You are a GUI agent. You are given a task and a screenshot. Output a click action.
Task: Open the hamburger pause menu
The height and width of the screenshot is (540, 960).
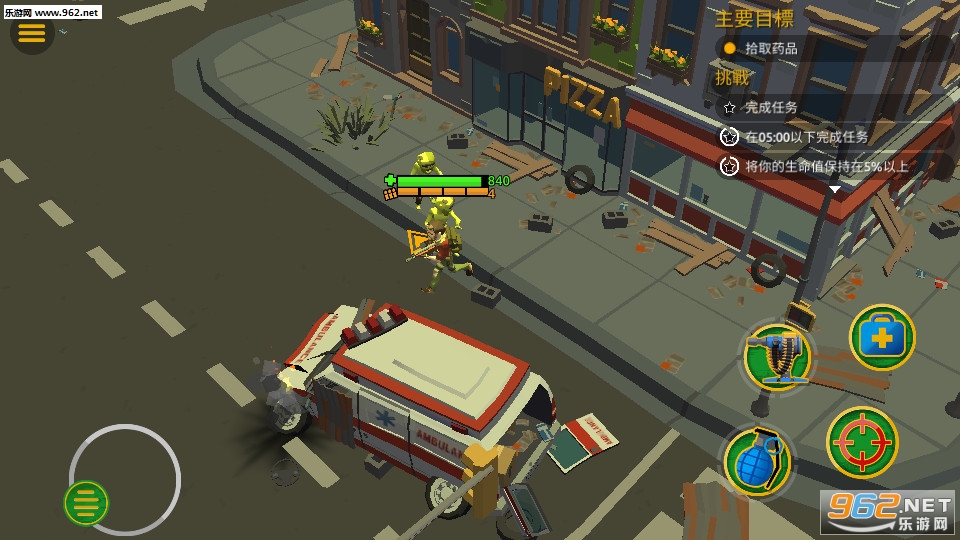32,33
